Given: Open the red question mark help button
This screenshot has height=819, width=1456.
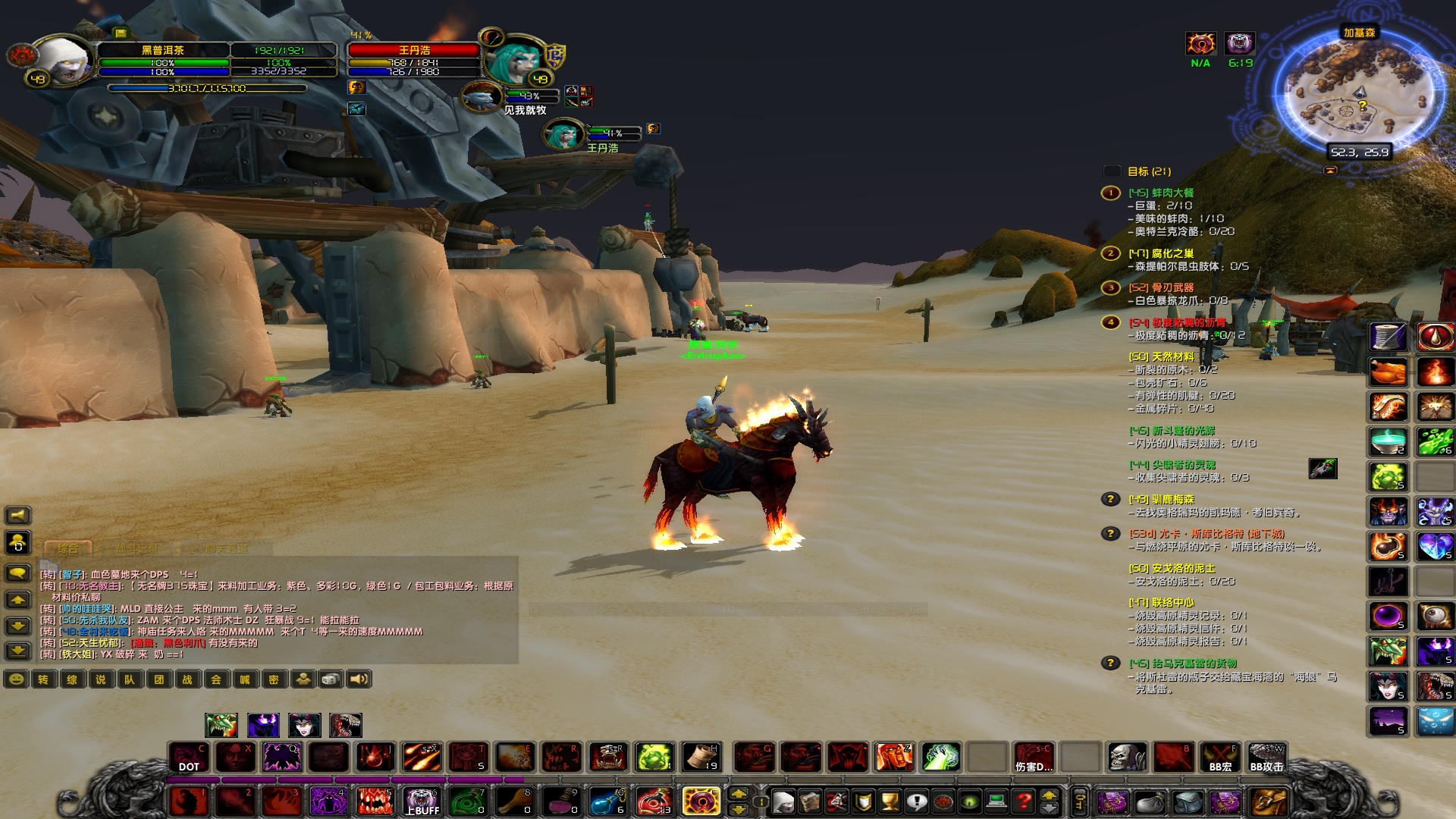Looking at the screenshot, I should [x=1024, y=801].
